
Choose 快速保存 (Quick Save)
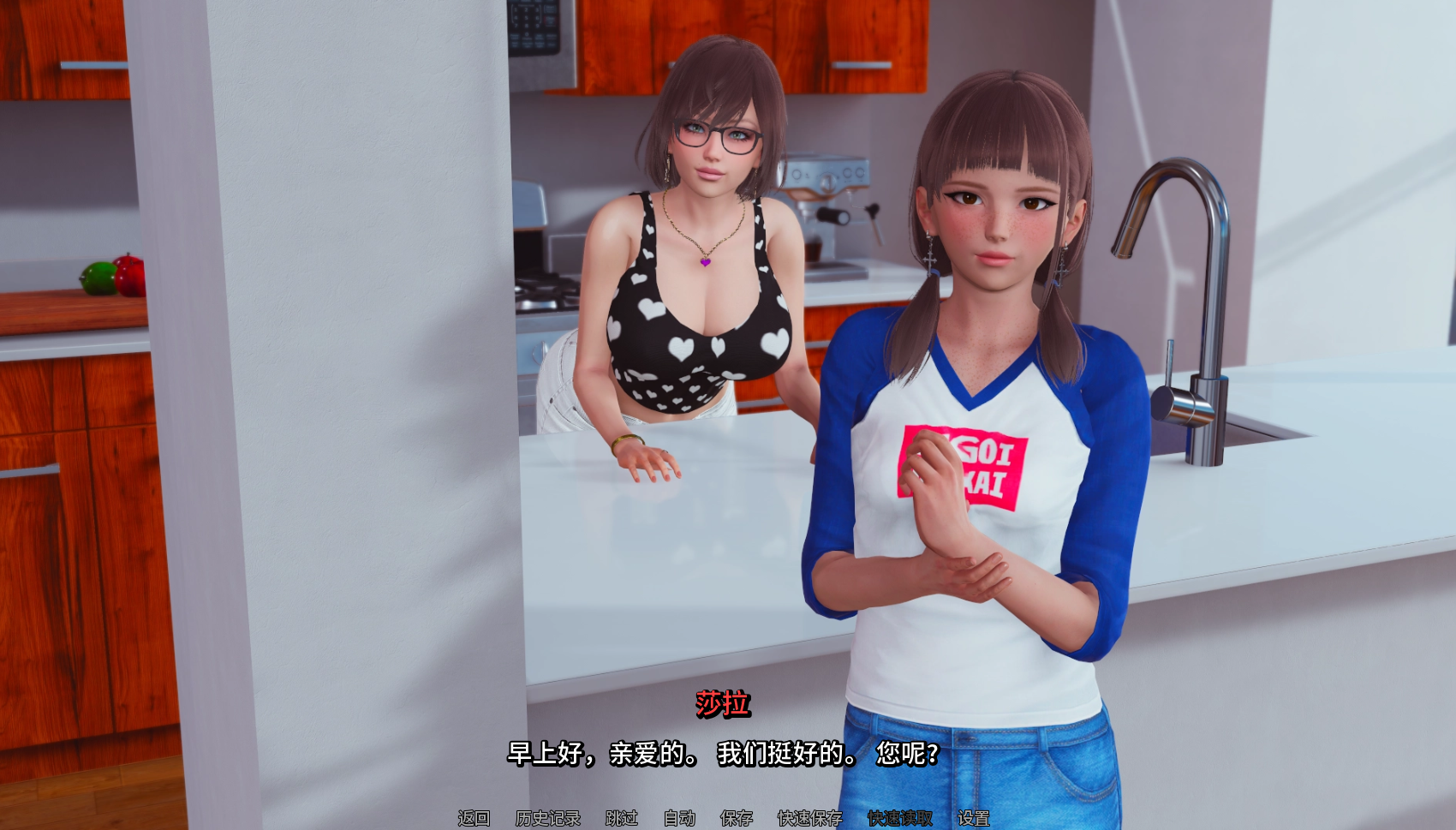point(810,818)
